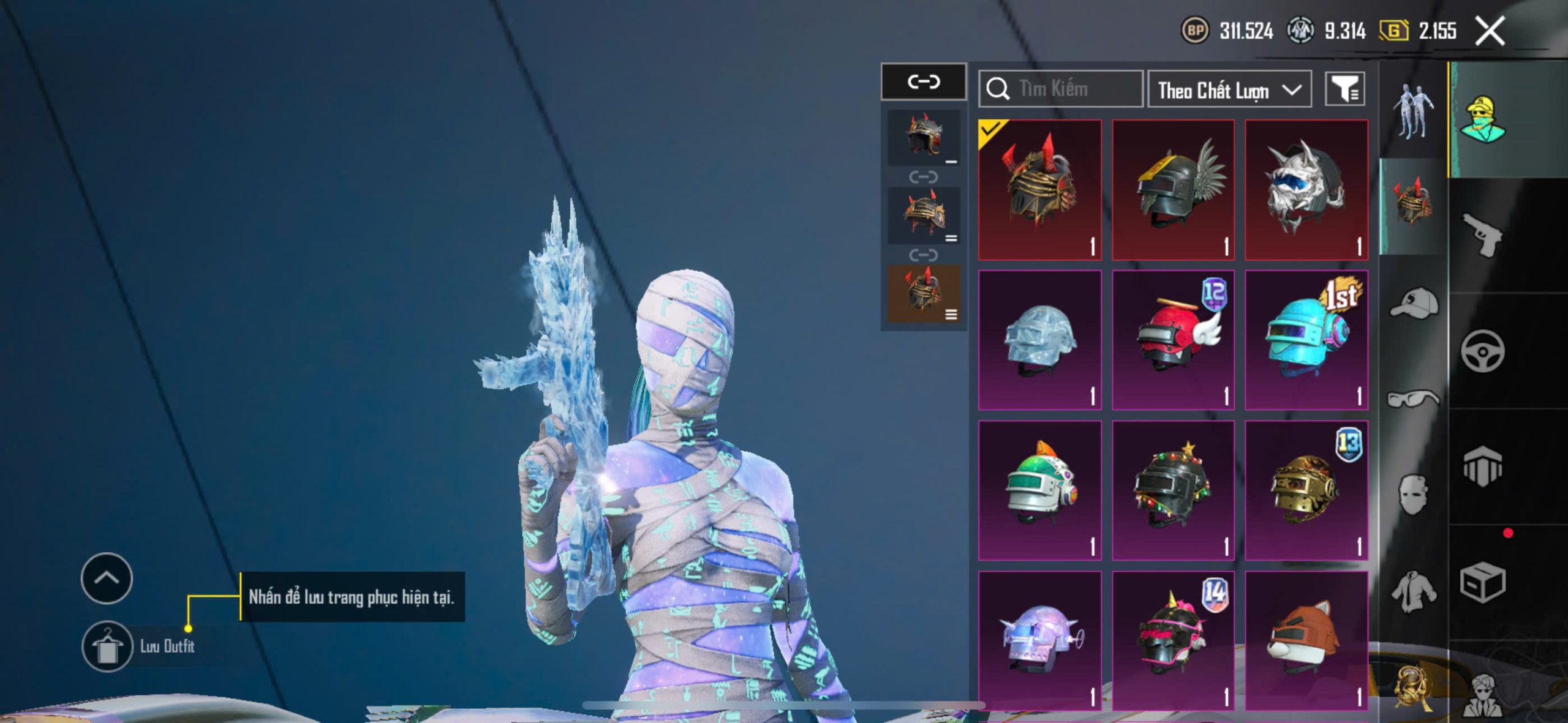Image resolution: width=1568 pixels, height=723 pixels.
Task: Open the sunglasses eyewear category
Action: 1413,399
